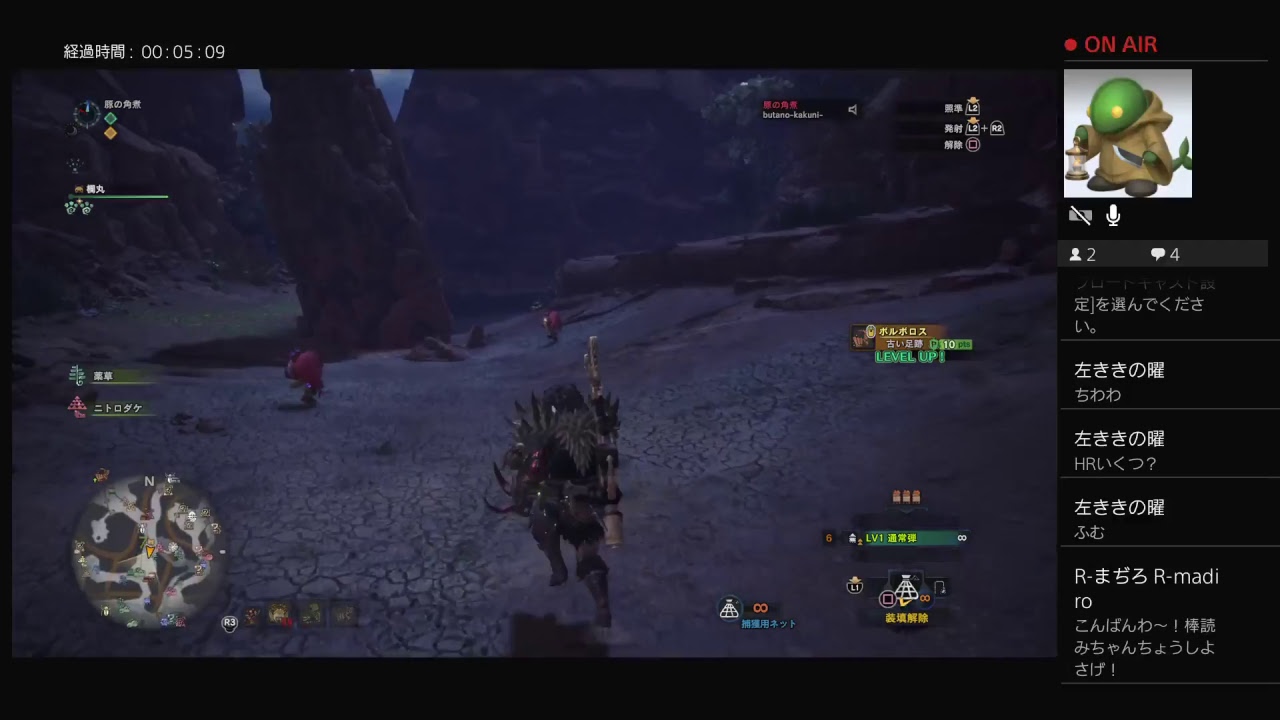Click the 薬草 herb icon
The height and width of the screenshot is (720, 1280).
(x=76, y=376)
